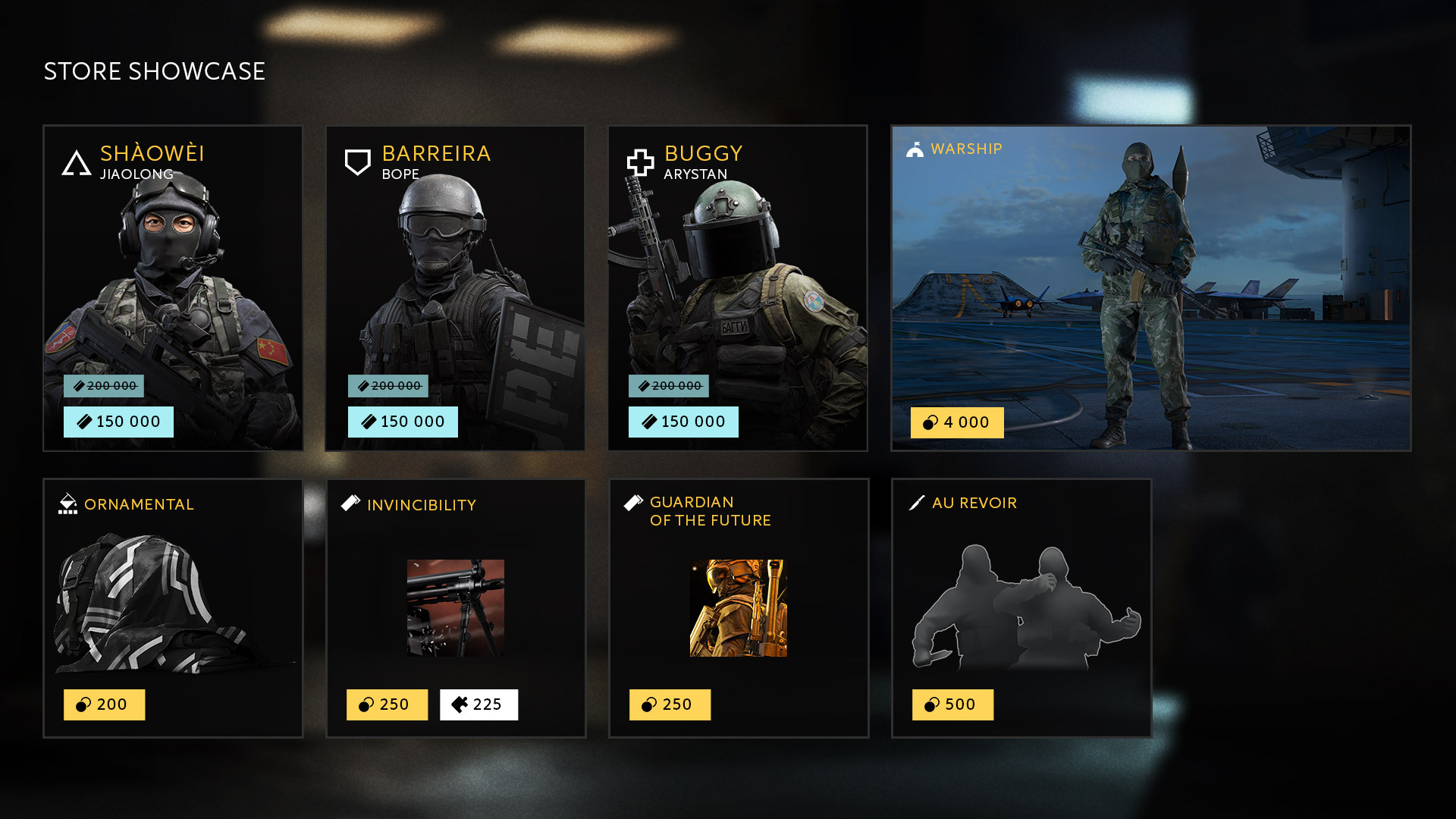
Task: Buy Shàowèi for 150 000 tickets
Action: [118, 422]
